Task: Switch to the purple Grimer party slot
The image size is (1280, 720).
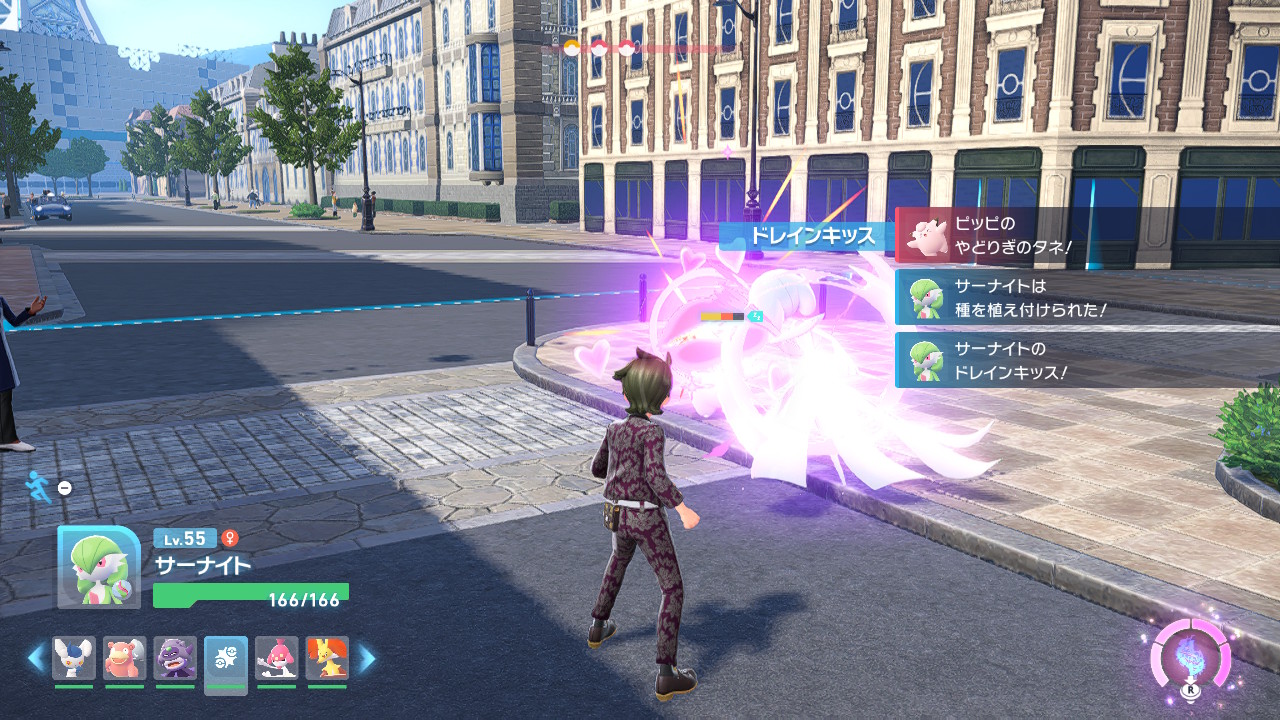Action: click(175, 658)
